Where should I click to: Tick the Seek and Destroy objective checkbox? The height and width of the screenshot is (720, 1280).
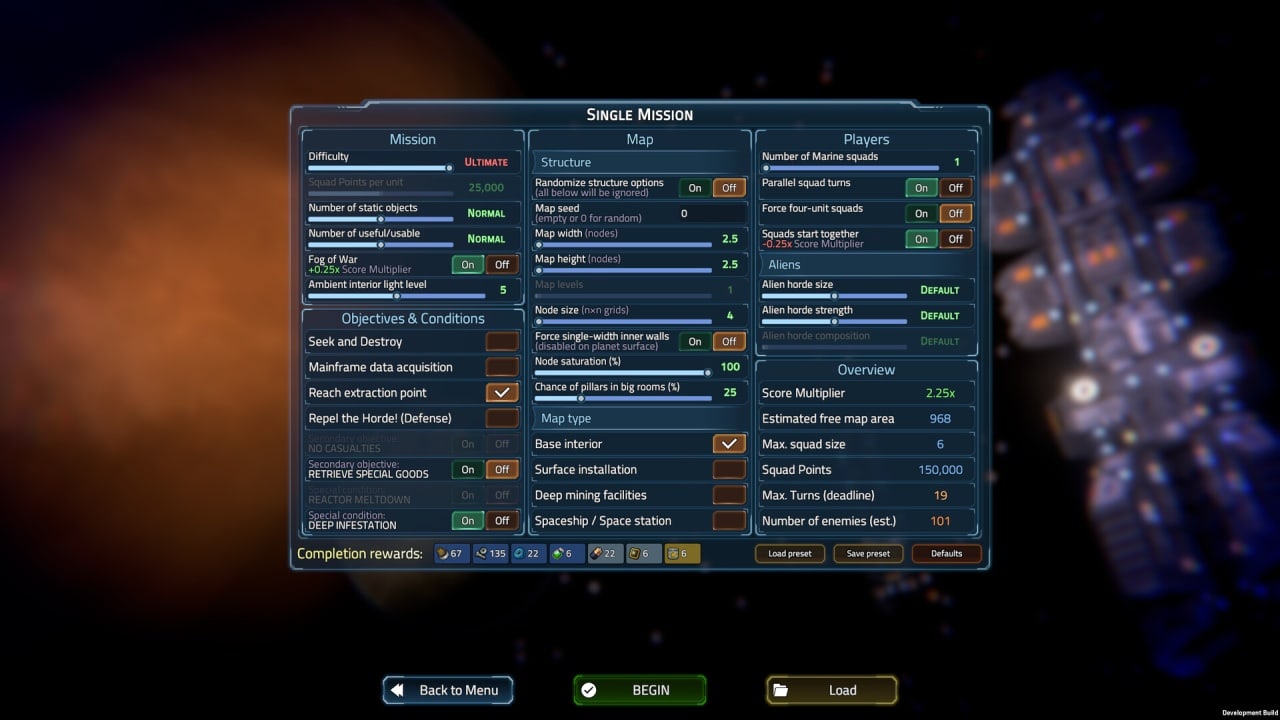502,342
